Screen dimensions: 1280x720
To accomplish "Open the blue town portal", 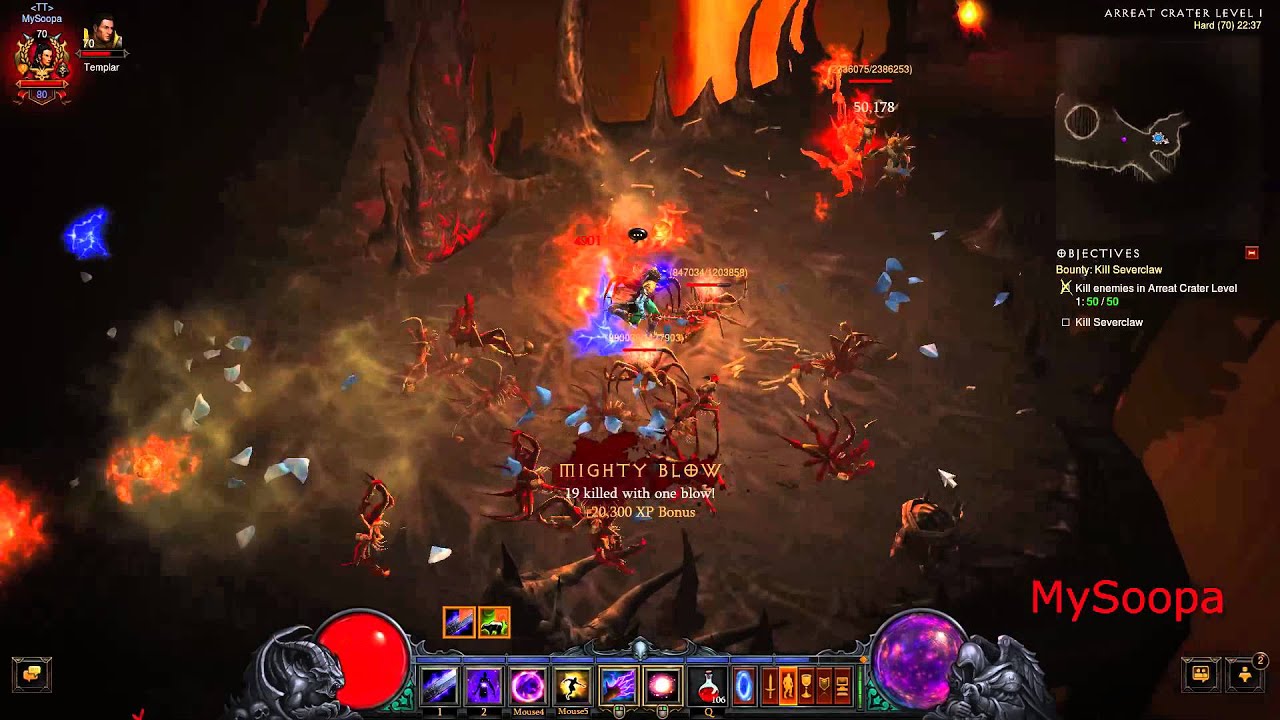I will click(744, 687).
